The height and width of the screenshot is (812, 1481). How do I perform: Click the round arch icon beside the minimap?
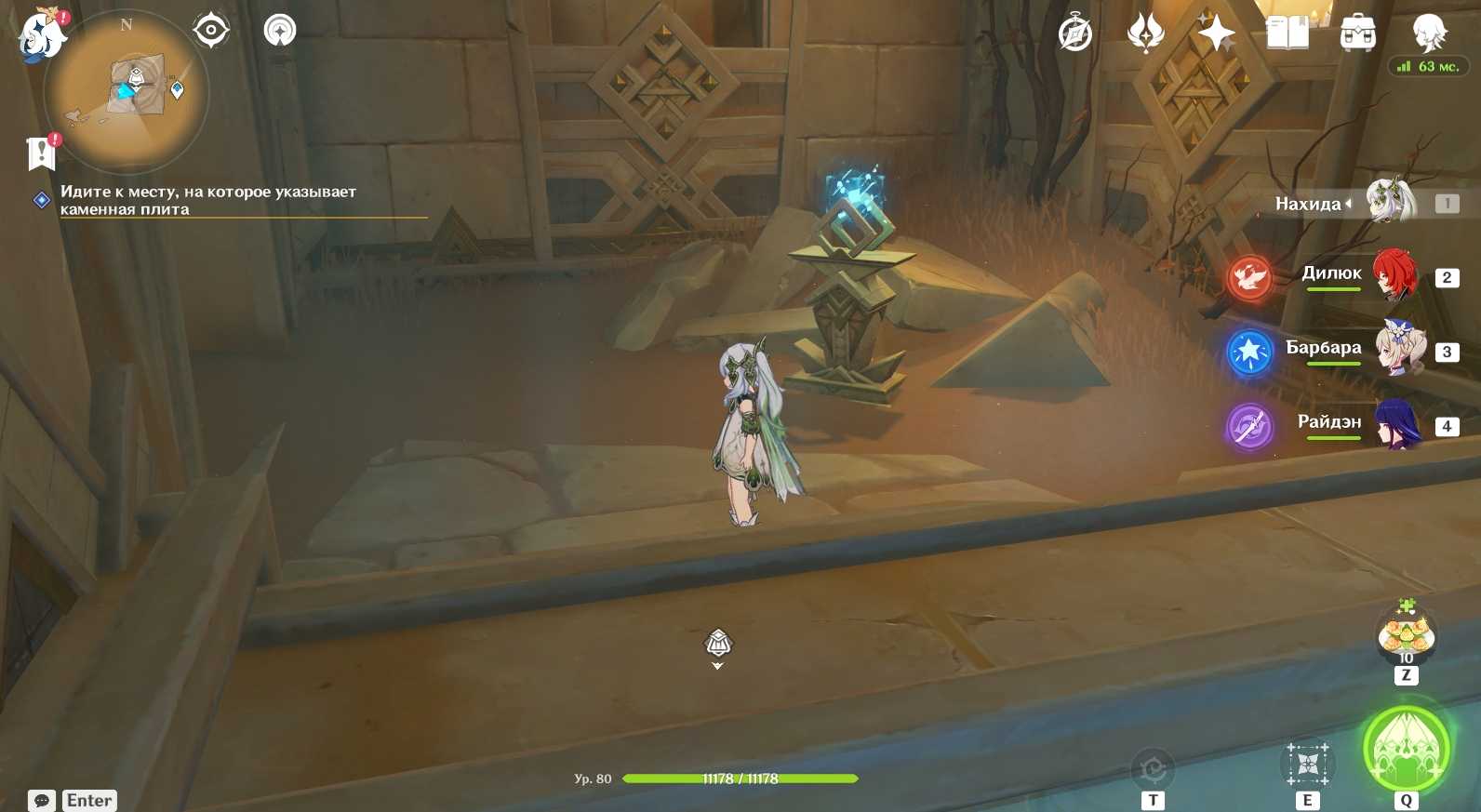click(x=280, y=31)
